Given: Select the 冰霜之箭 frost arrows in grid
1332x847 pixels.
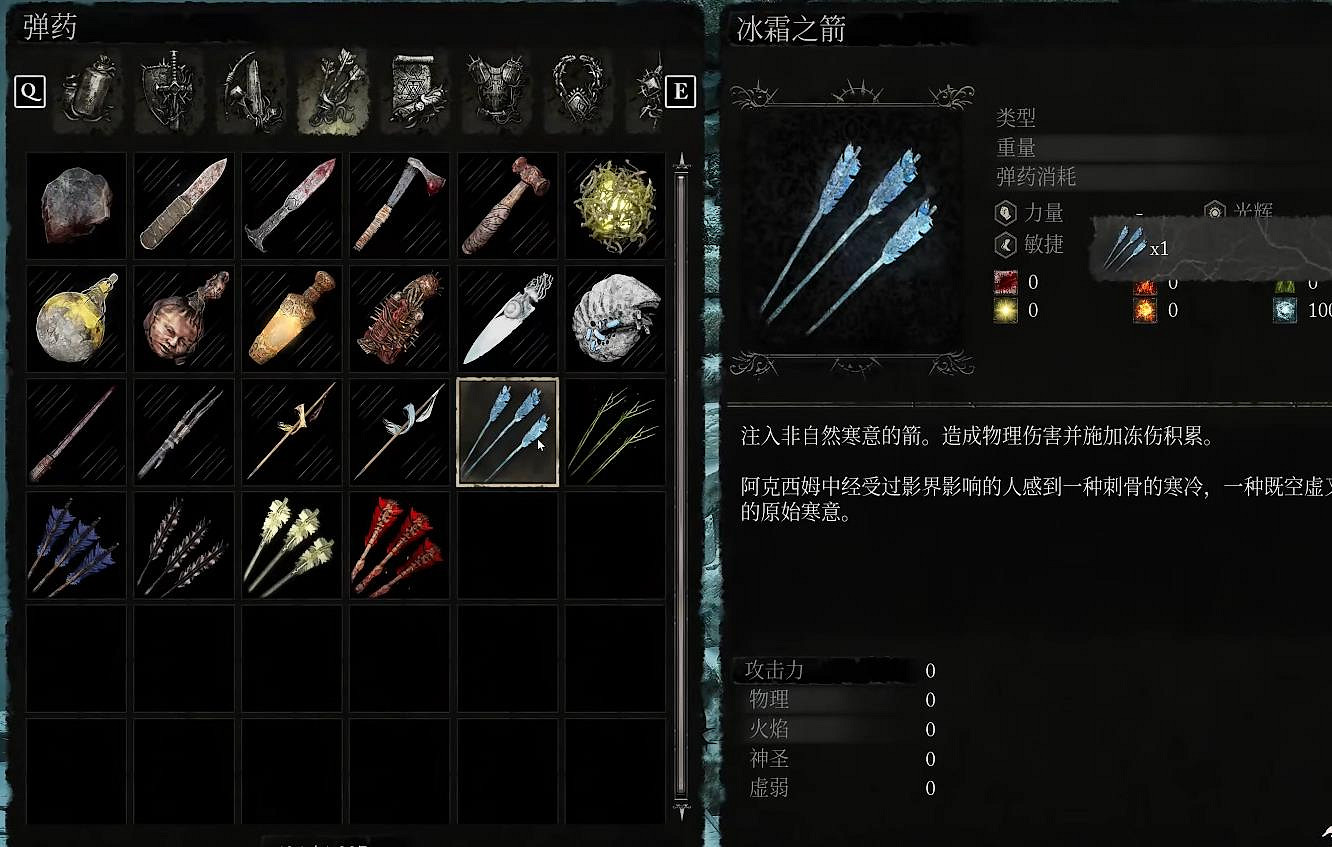Looking at the screenshot, I should (x=507, y=432).
